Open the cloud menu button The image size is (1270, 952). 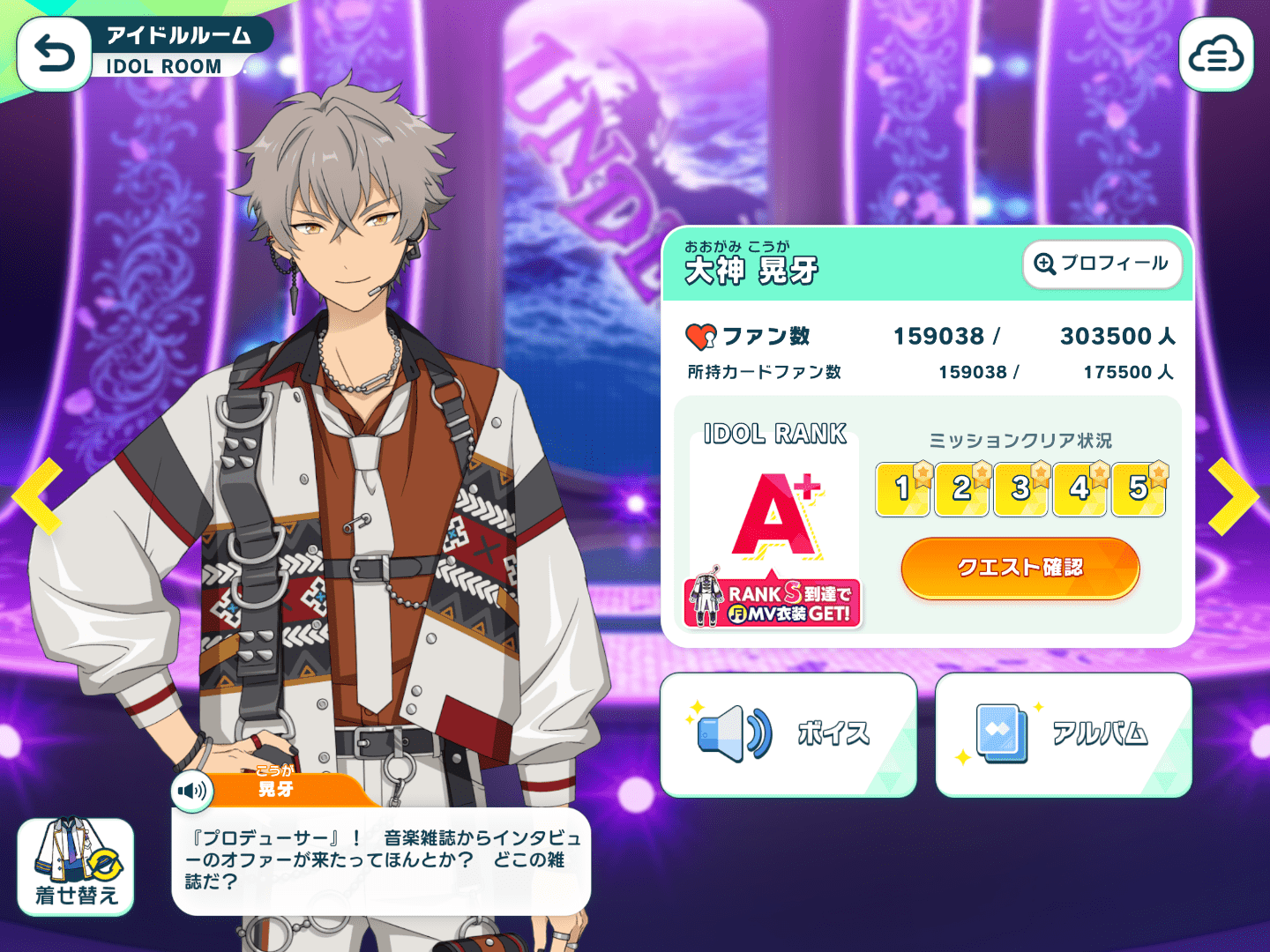[1215, 55]
